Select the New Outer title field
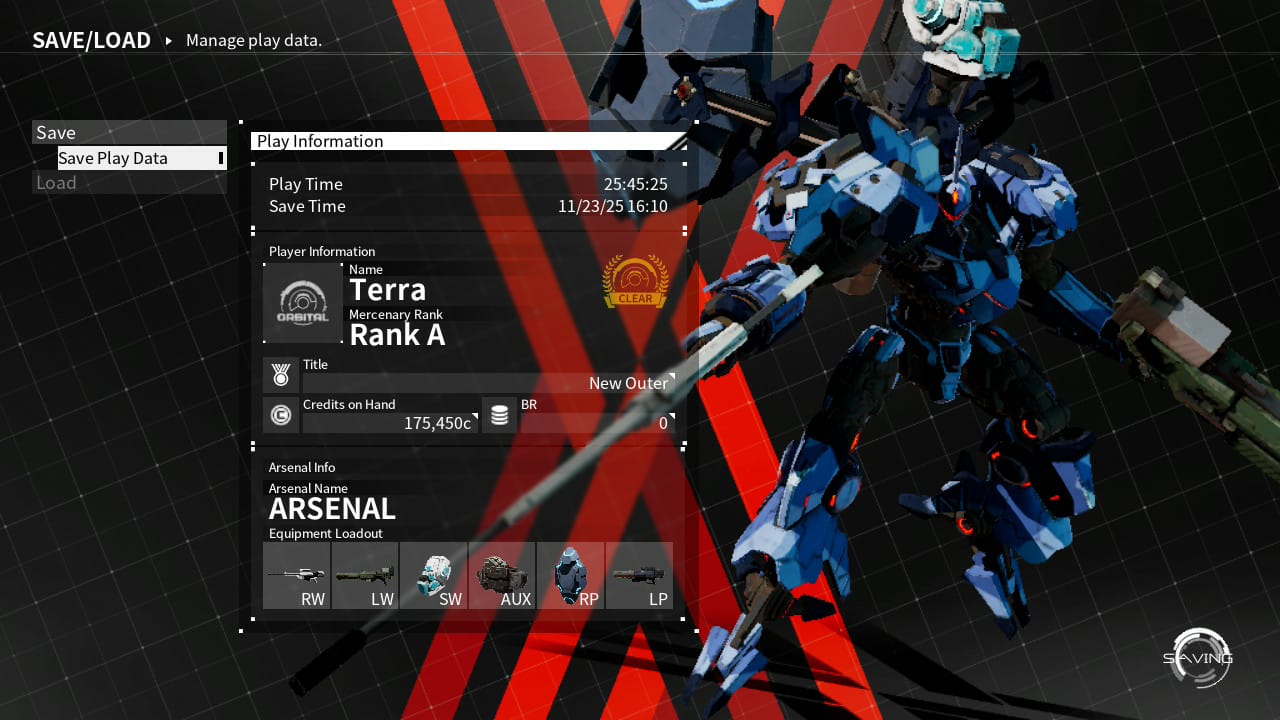 [x=488, y=383]
